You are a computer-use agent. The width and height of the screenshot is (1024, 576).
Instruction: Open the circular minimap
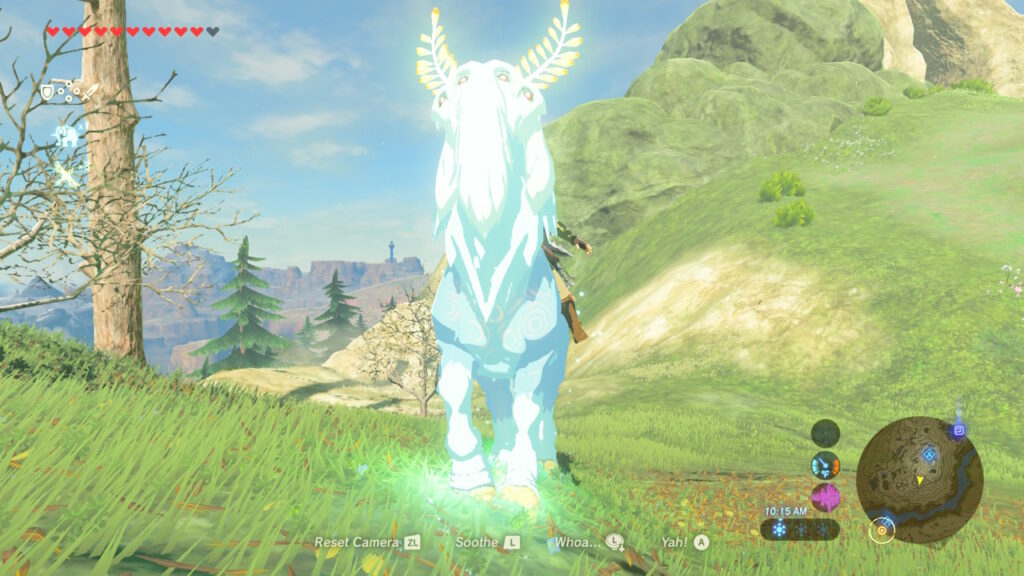[x=919, y=480]
